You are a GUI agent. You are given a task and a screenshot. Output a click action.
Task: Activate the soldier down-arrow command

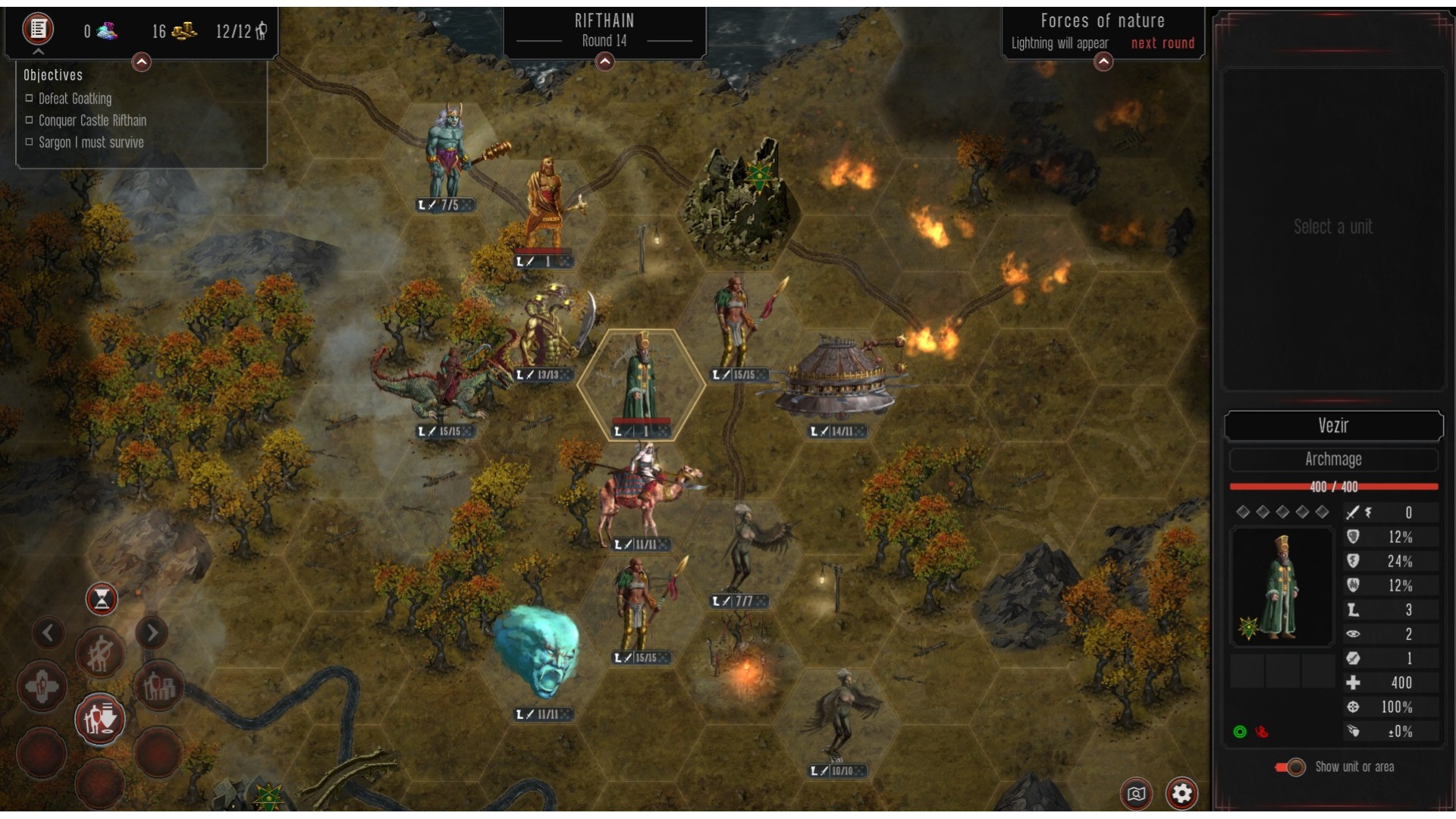[x=100, y=719]
